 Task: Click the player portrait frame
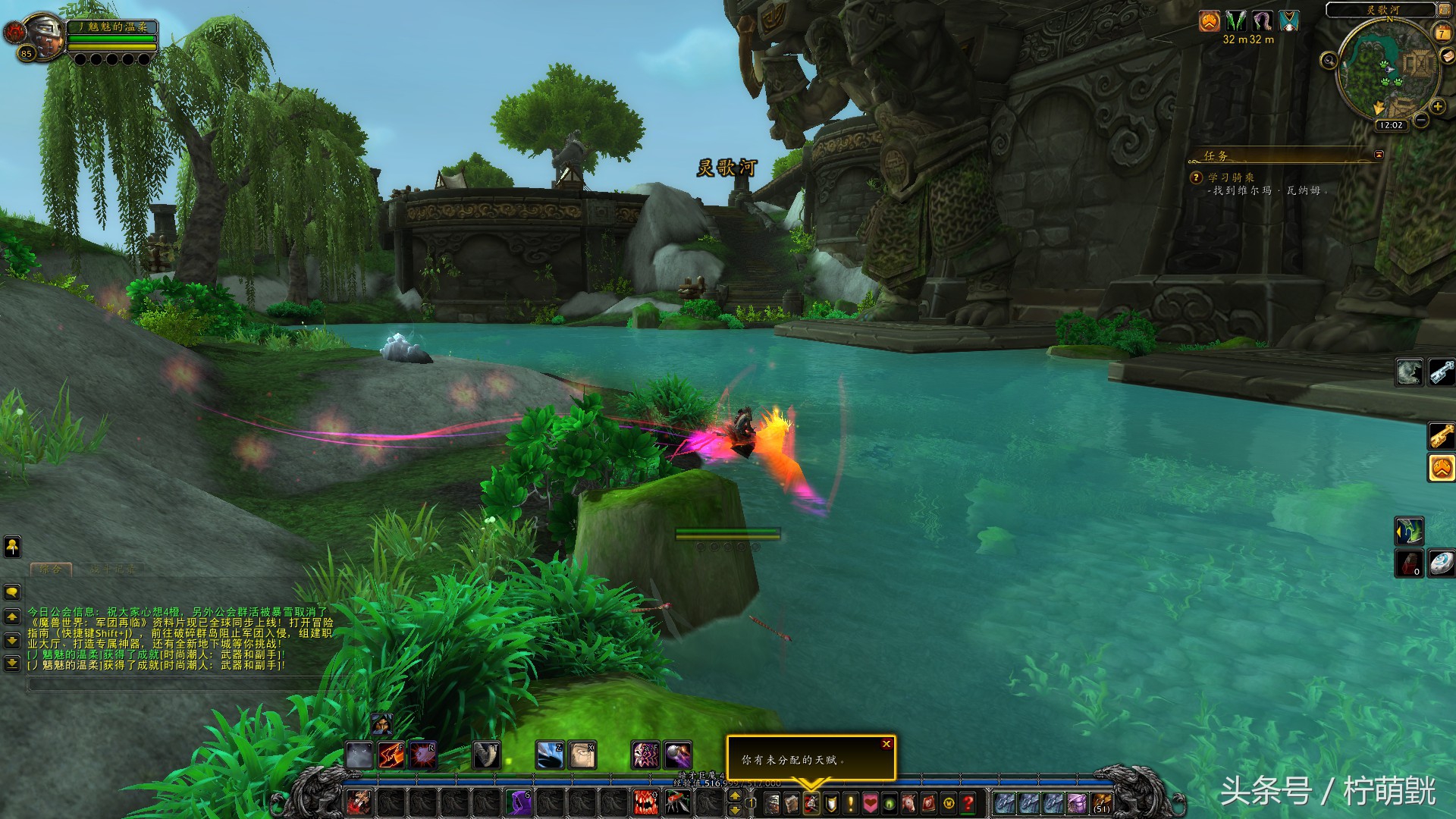coord(44,36)
